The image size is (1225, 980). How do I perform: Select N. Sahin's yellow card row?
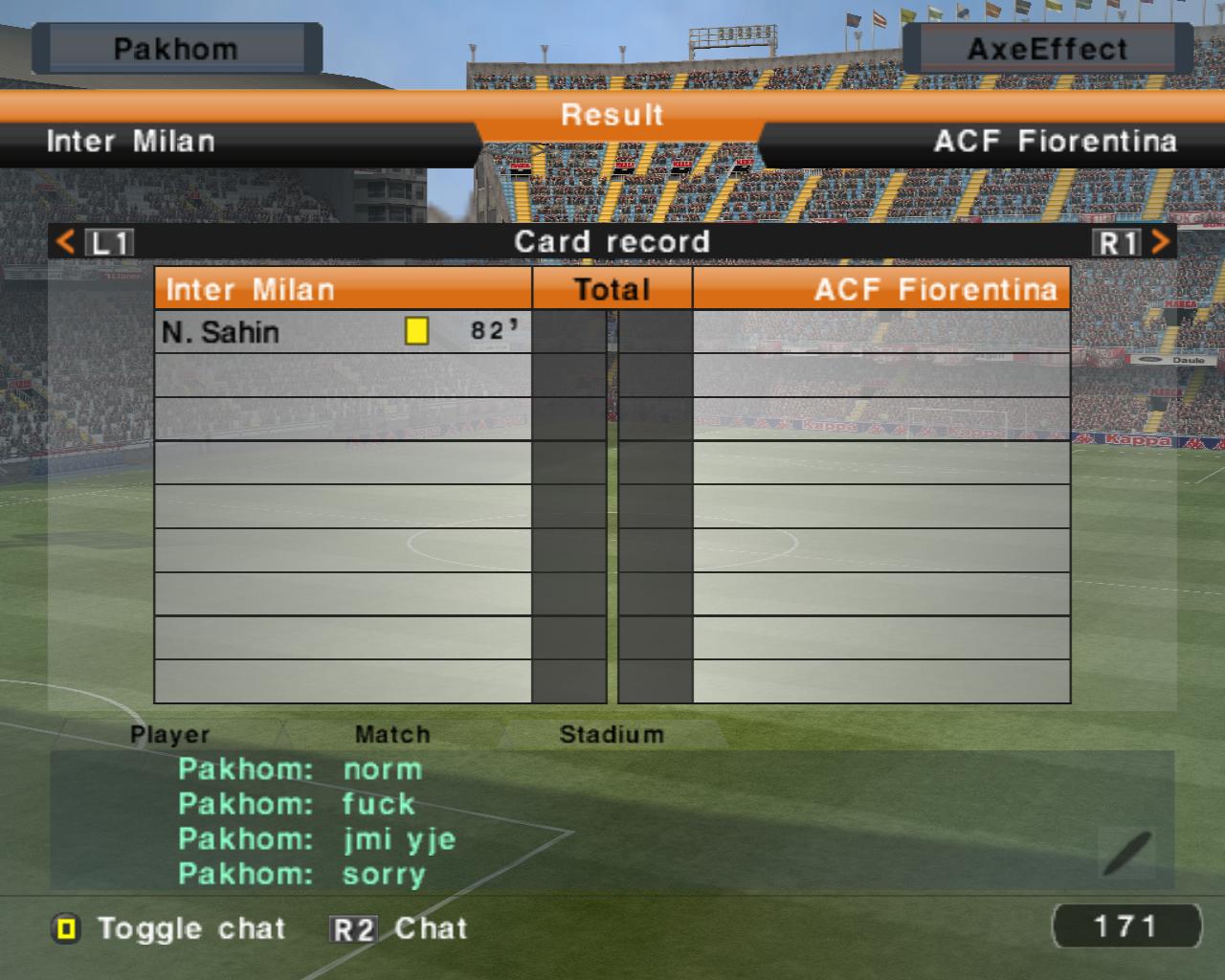[x=343, y=331]
